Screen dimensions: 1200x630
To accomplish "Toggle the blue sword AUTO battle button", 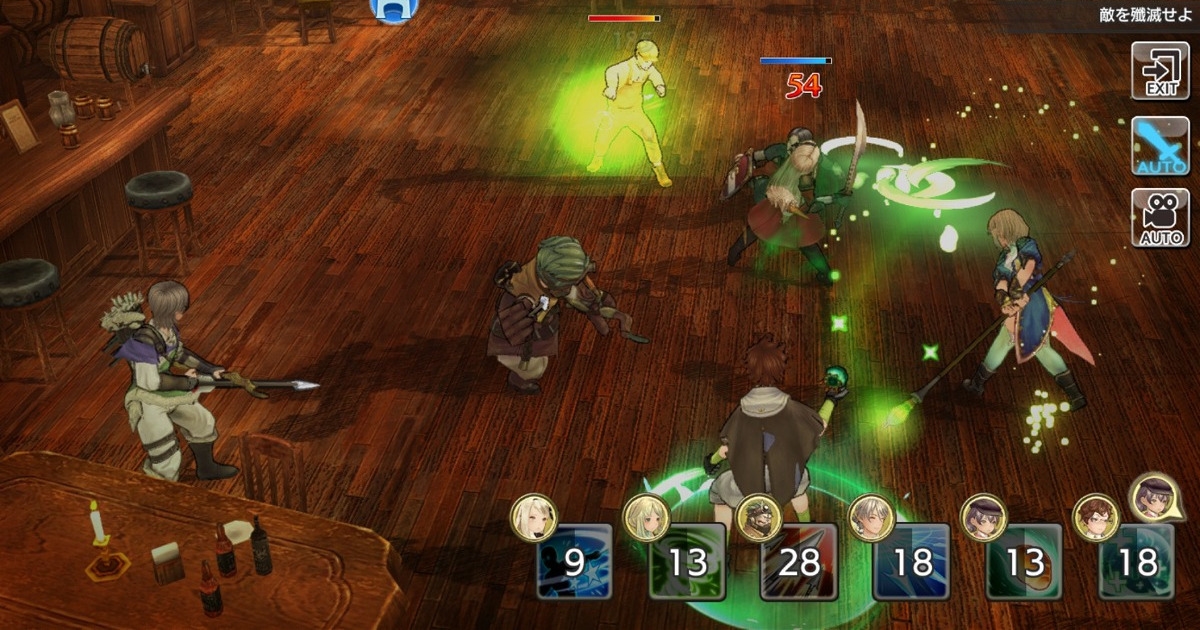I will coord(1160,145).
